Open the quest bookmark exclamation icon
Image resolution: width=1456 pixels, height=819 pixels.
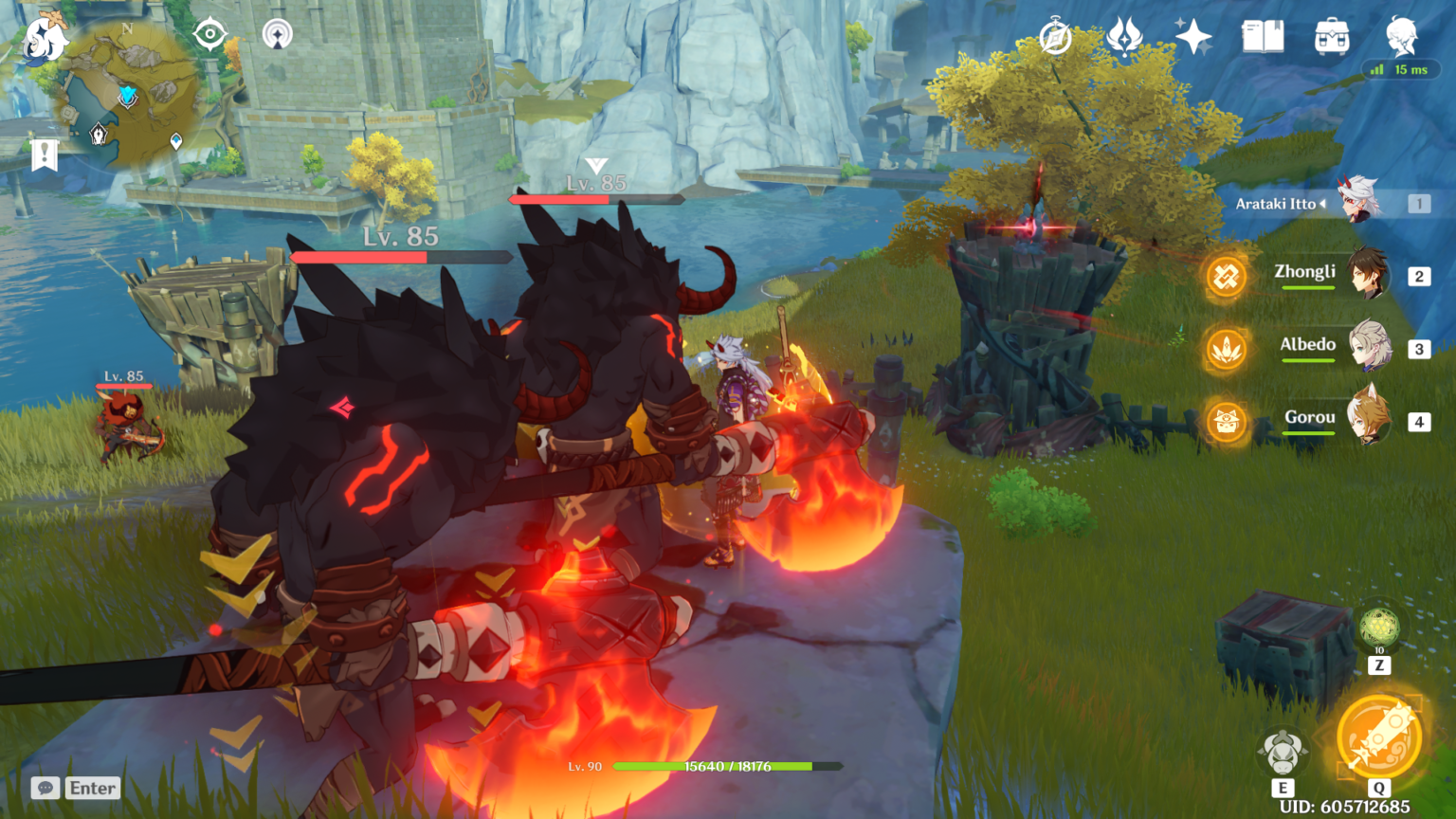point(44,154)
